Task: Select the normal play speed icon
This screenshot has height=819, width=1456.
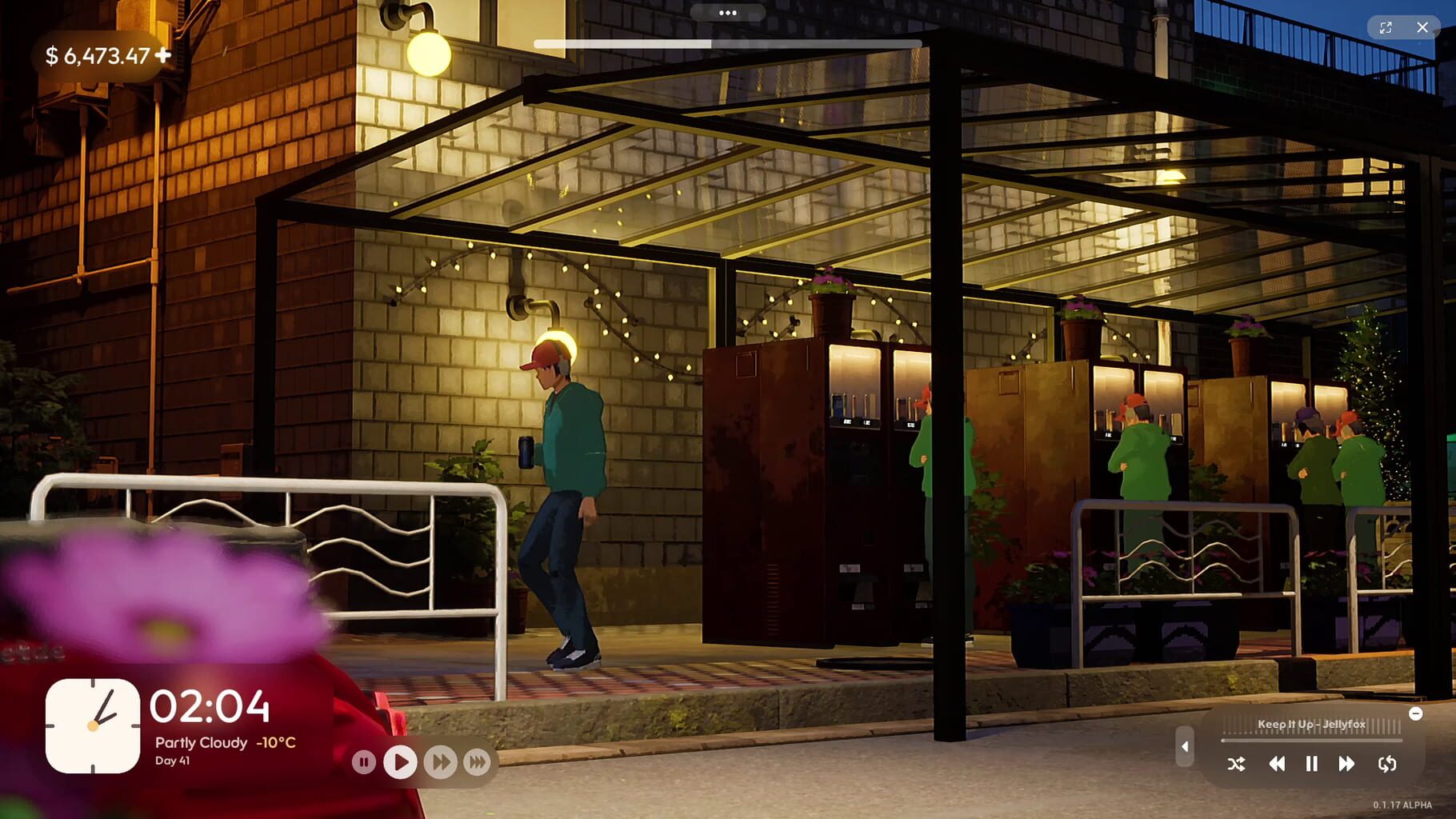Action: coord(401,762)
